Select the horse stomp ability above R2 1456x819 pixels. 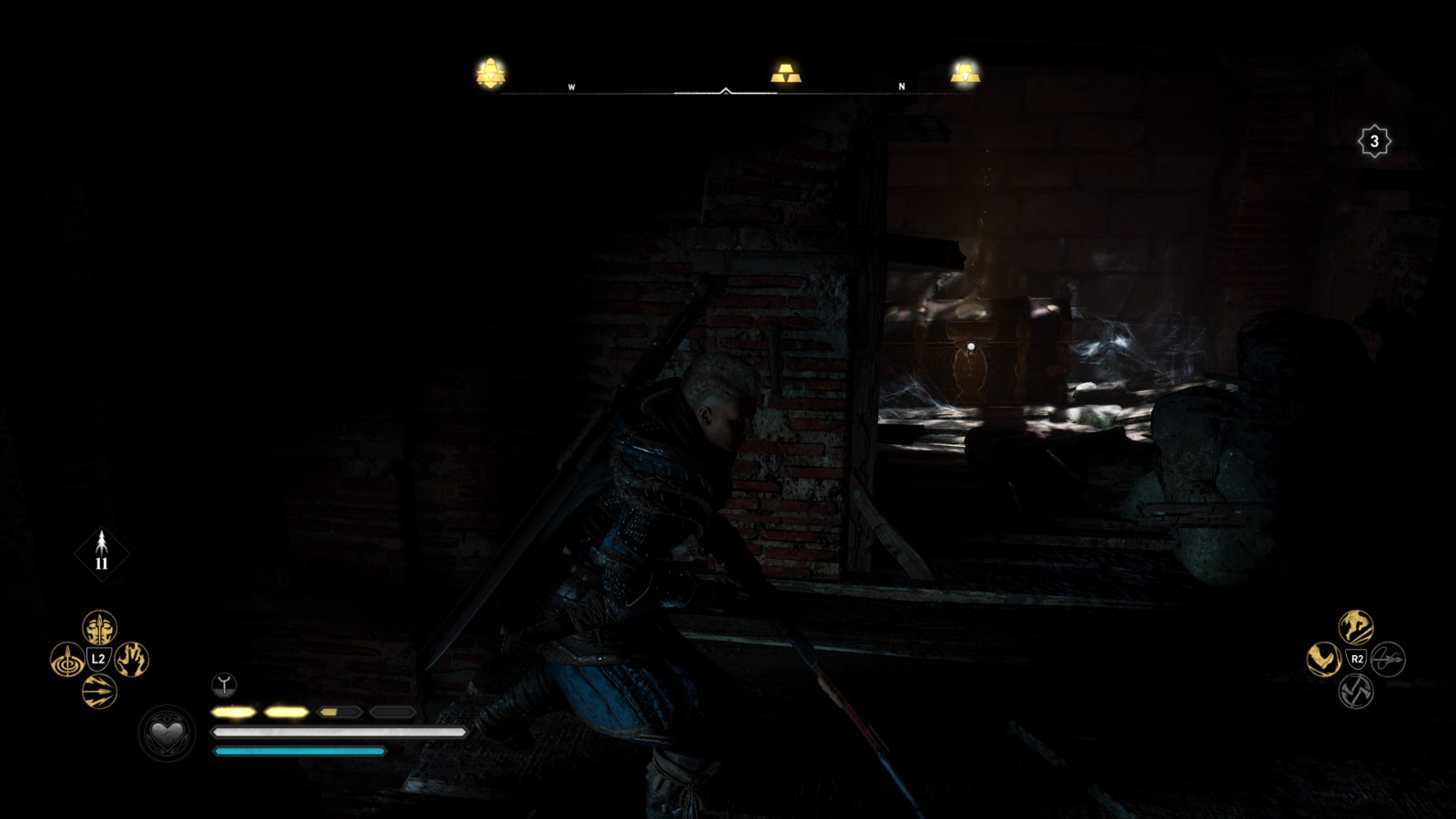coord(1356,628)
